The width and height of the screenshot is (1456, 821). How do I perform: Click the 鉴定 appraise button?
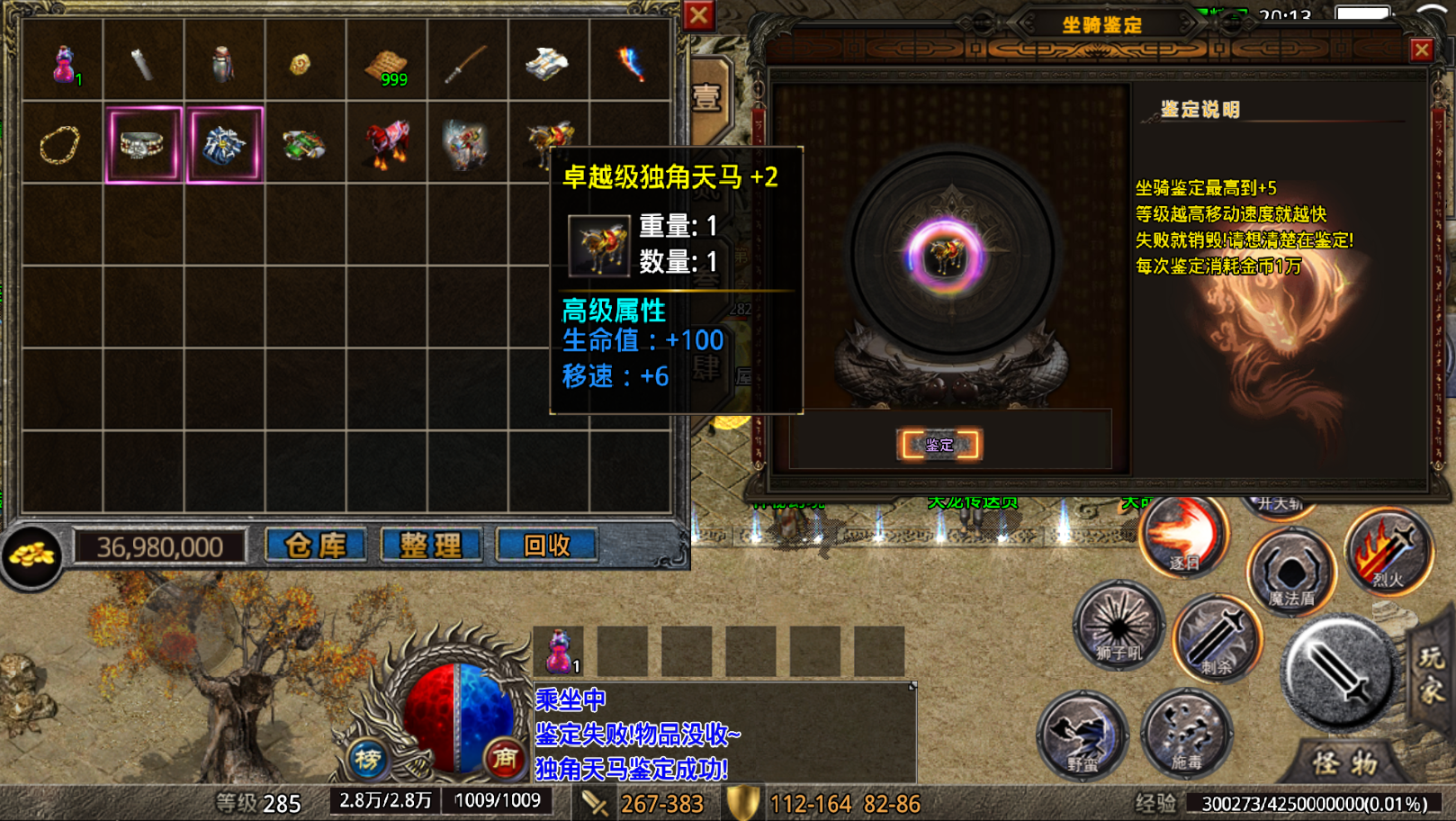[939, 445]
